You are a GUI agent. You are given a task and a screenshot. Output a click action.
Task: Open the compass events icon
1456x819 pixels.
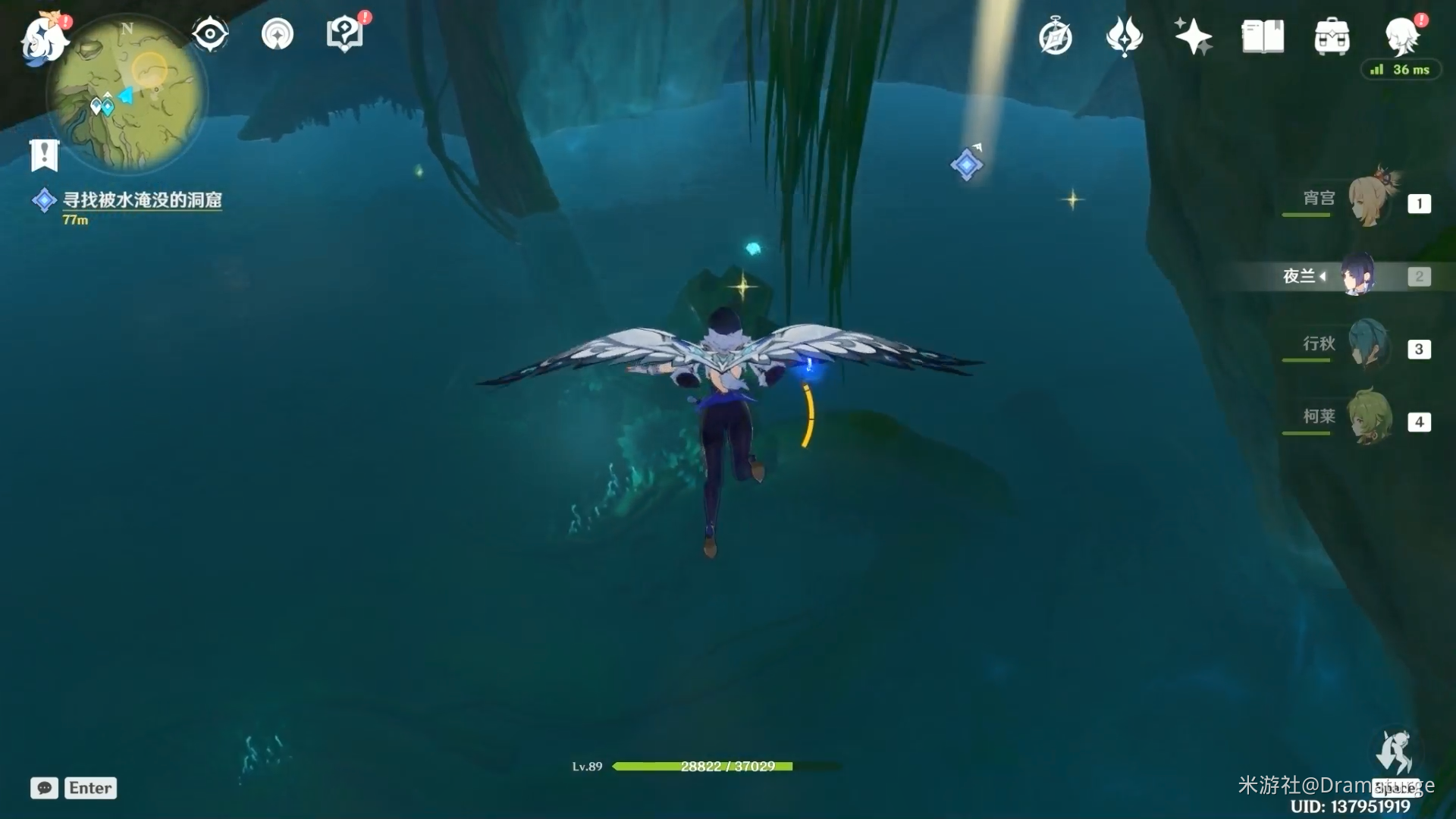pos(1056,37)
